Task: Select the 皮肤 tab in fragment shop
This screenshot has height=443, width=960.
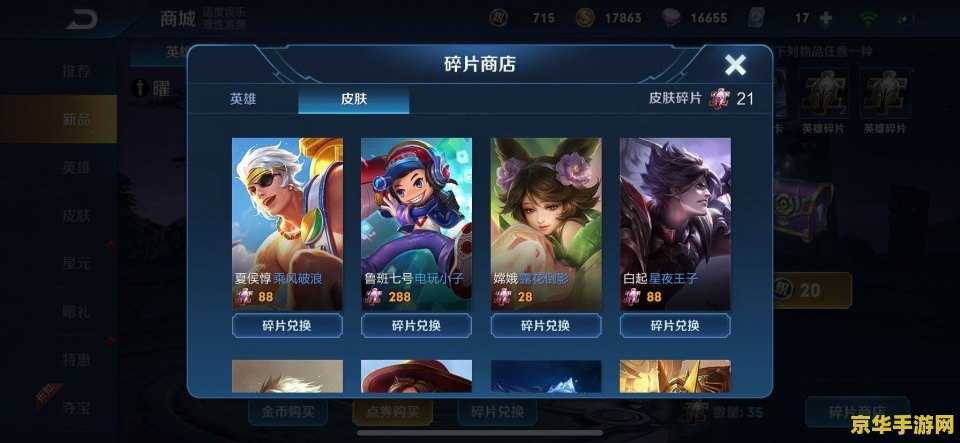Action: click(353, 99)
